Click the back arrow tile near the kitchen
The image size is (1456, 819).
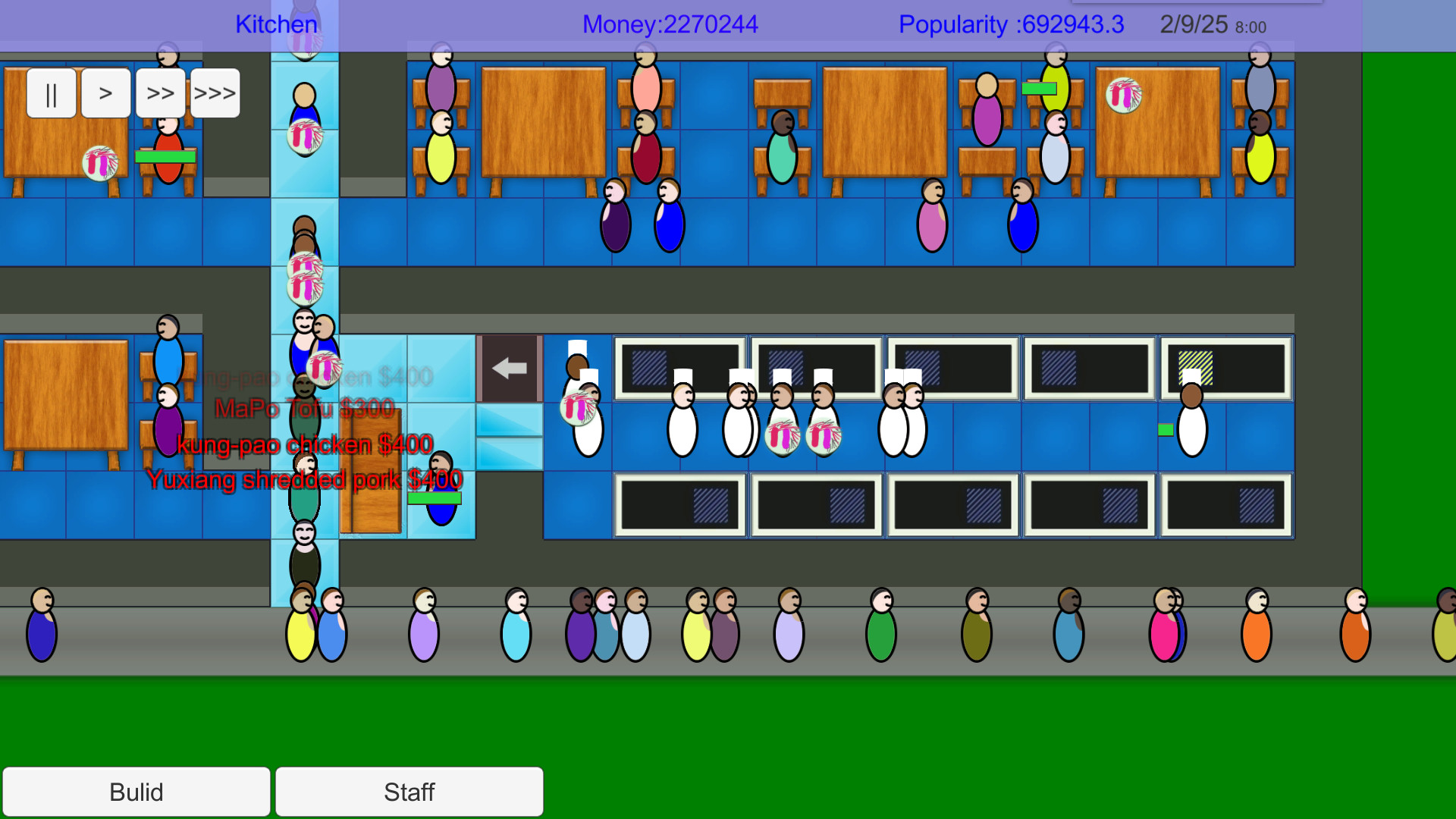pyautogui.click(x=508, y=368)
